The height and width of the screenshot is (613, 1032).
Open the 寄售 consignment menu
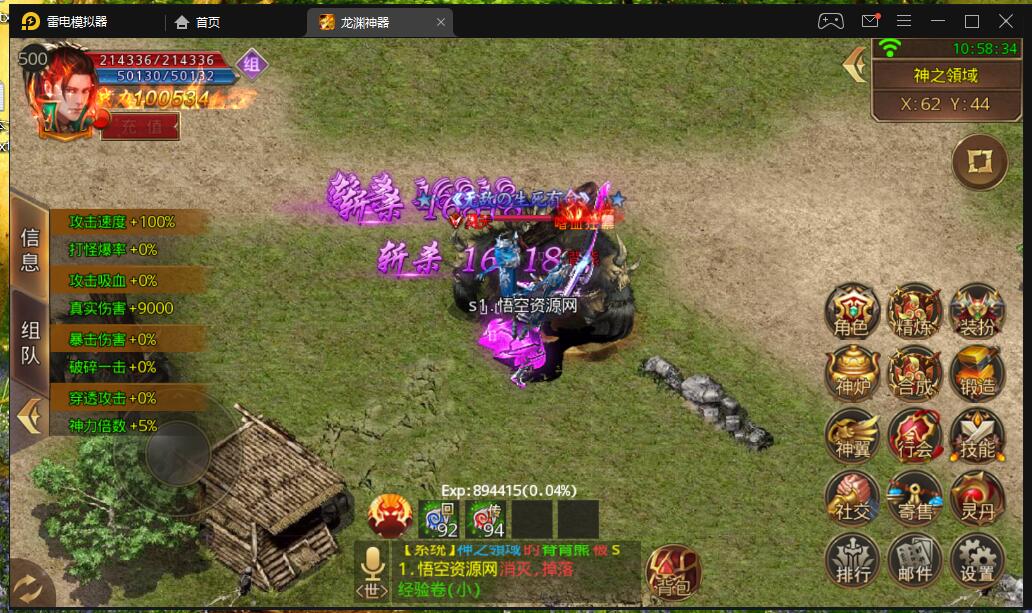point(915,497)
